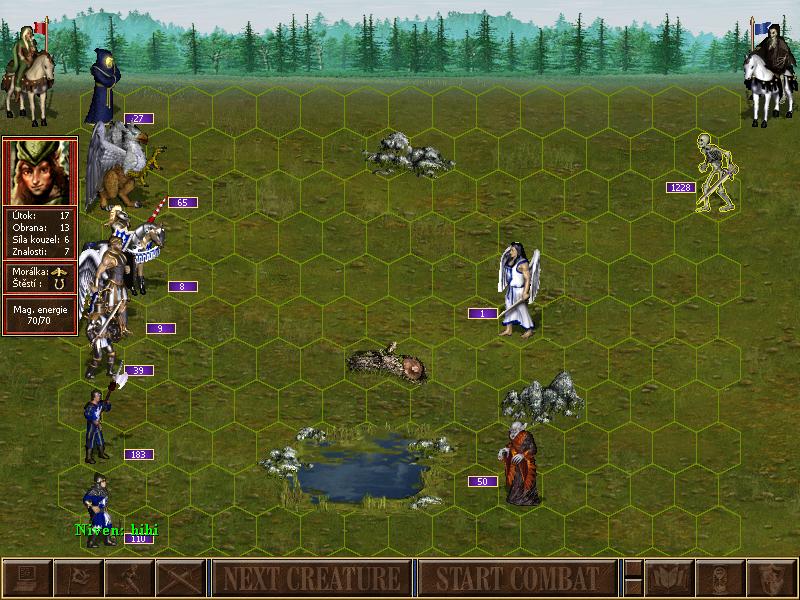Surrender using the white flag button
Image resolution: width=800 pixels, height=600 pixels.
click(77, 578)
